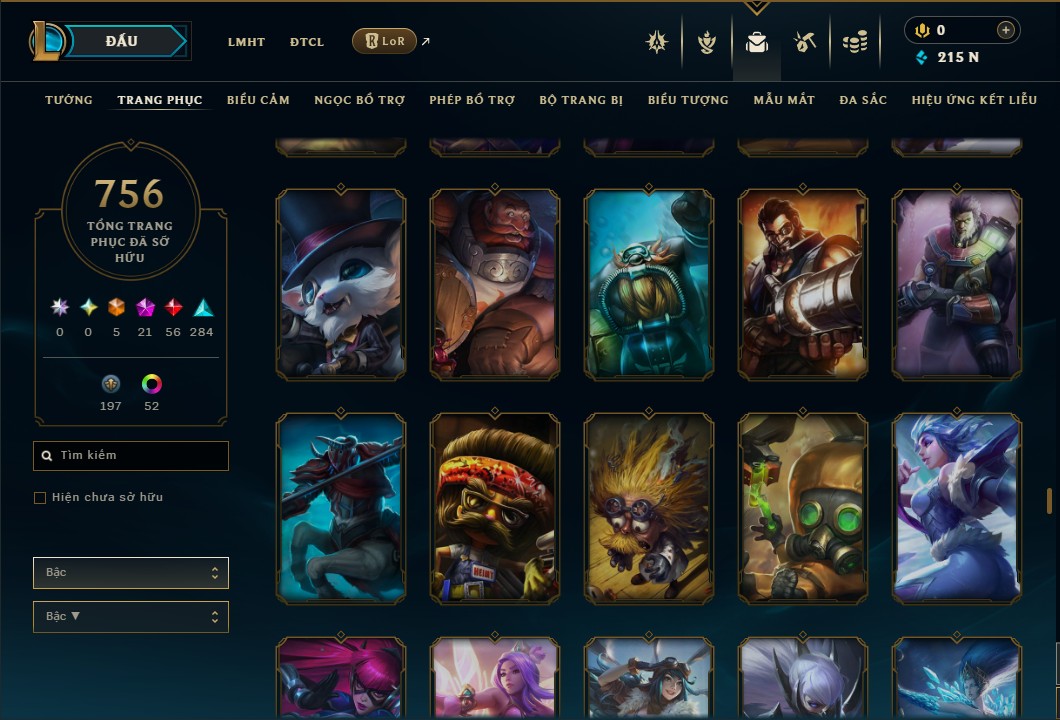Open the NGỌC BỔ TRỢ tab

point(359,100)
